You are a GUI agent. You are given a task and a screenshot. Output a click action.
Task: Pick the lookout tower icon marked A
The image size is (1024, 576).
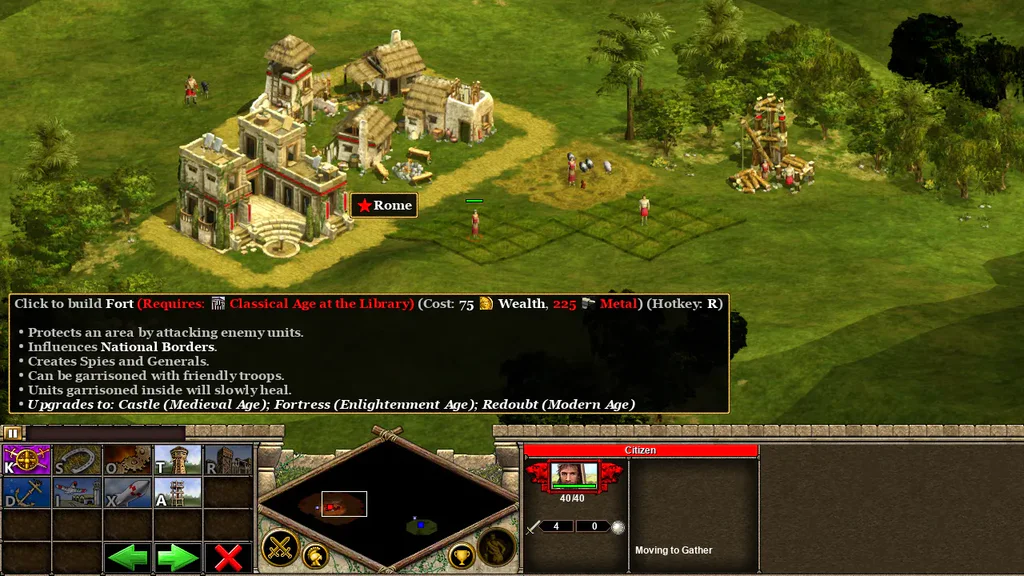(177, 492)
